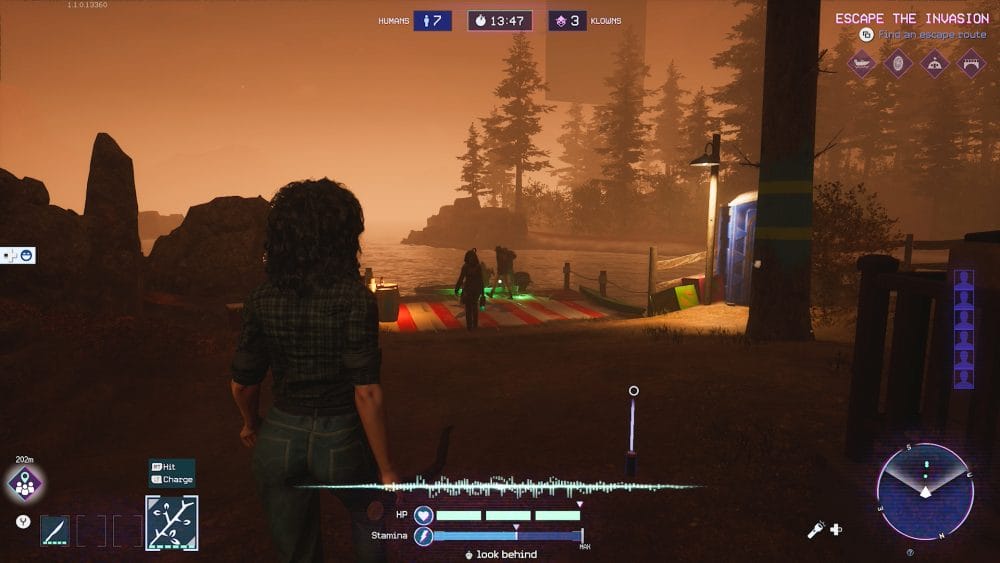Click the top survivor portrait in player list
The image size is (1000, 563).
tap(963, 280)
